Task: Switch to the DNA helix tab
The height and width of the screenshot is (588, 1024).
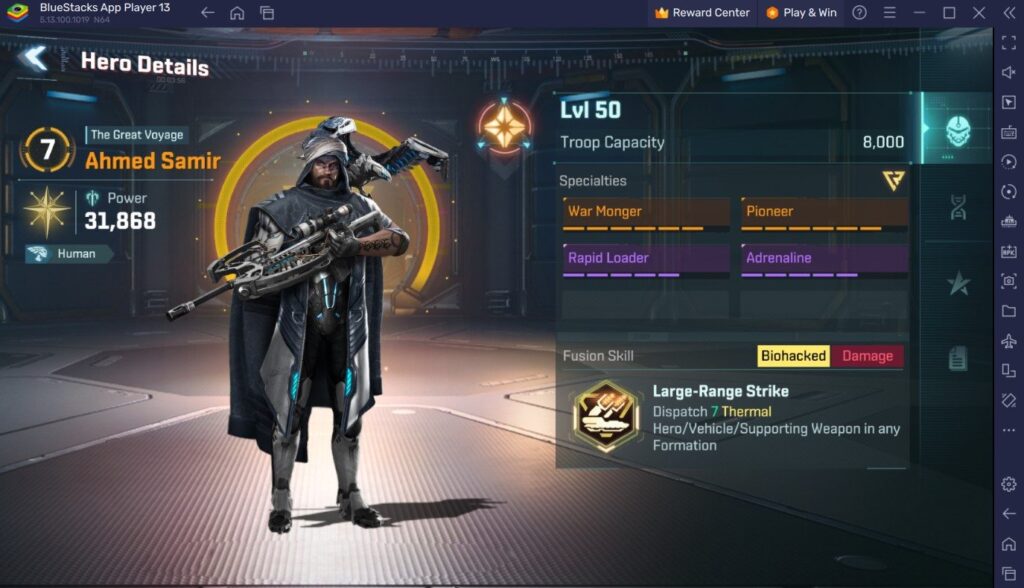Action: 958,207
